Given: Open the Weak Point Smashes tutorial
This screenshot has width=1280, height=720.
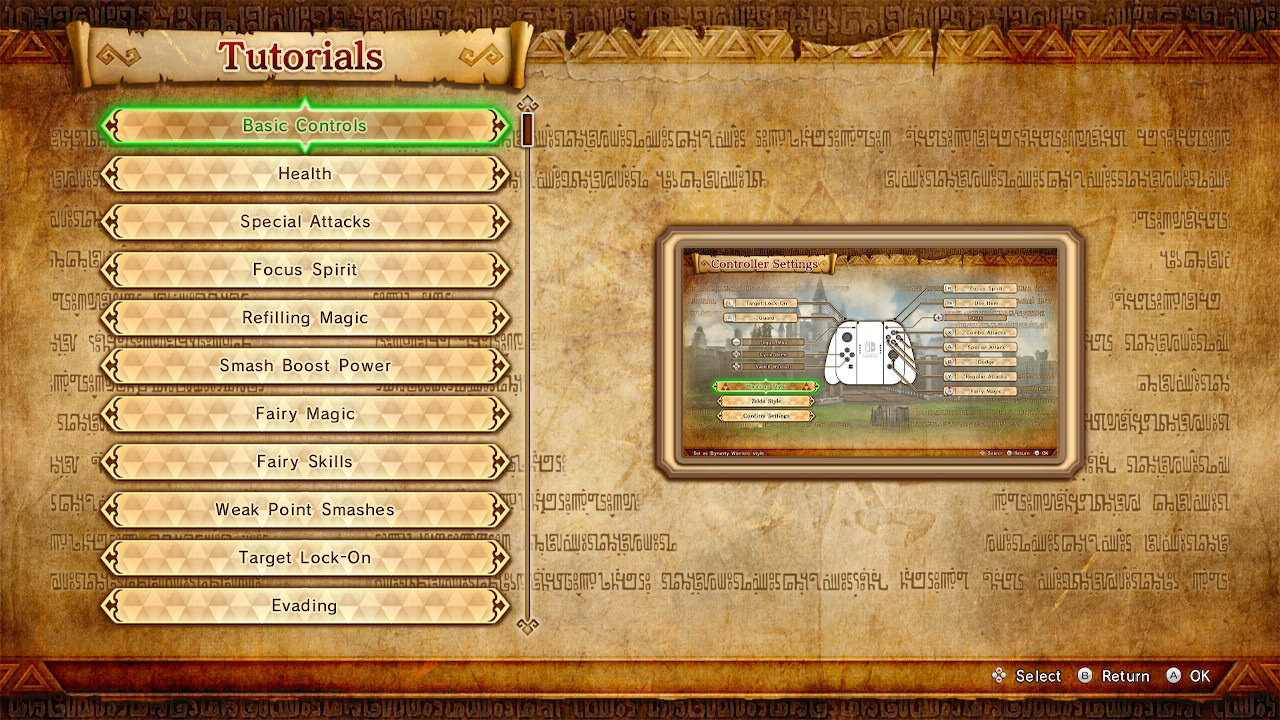Looking at the screenshot, I should pos(304,509).
